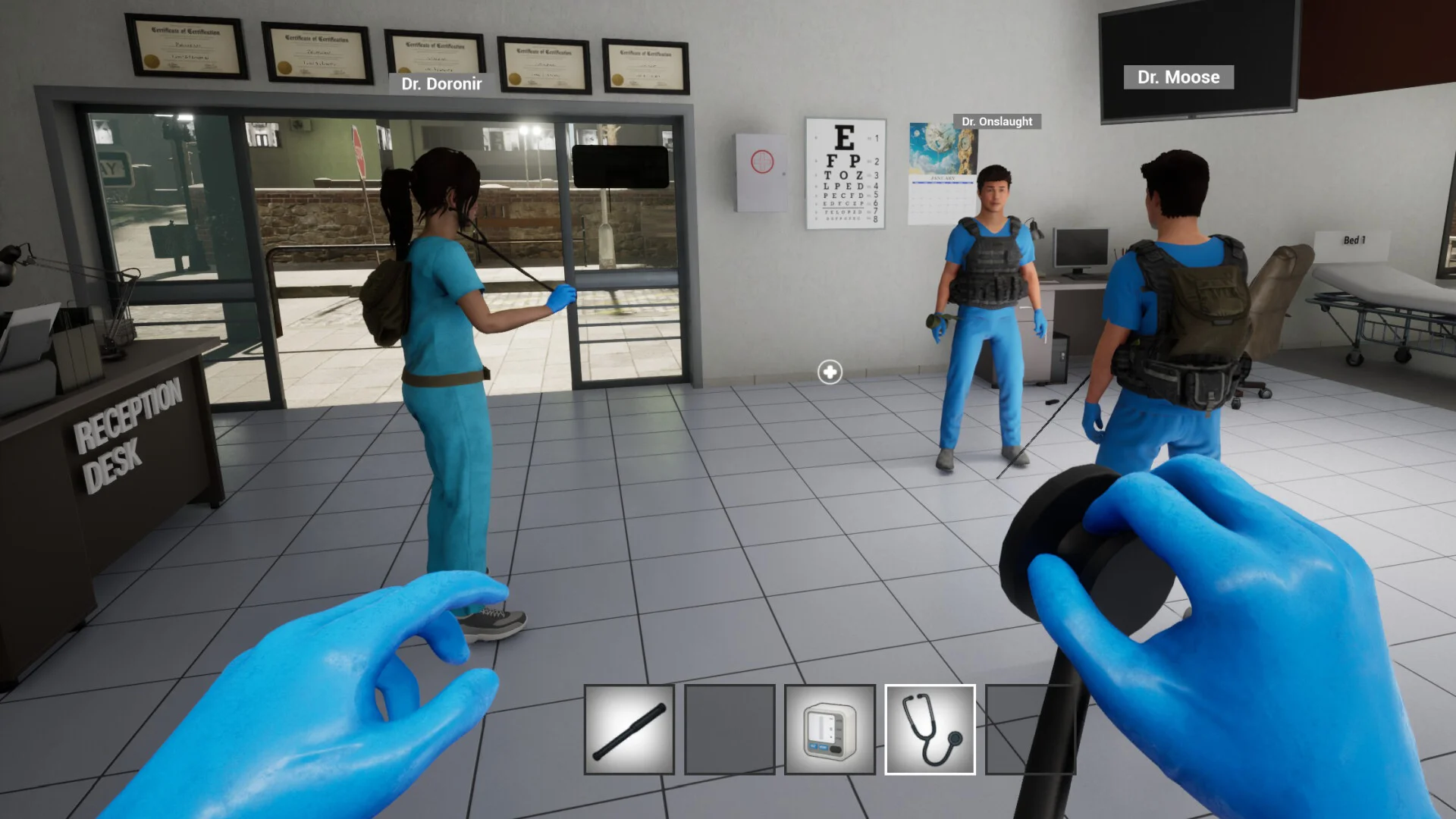Click the Dr. Doronir name label
The height and width of the screenshot is (819, 1456).
tap(442, 84)
